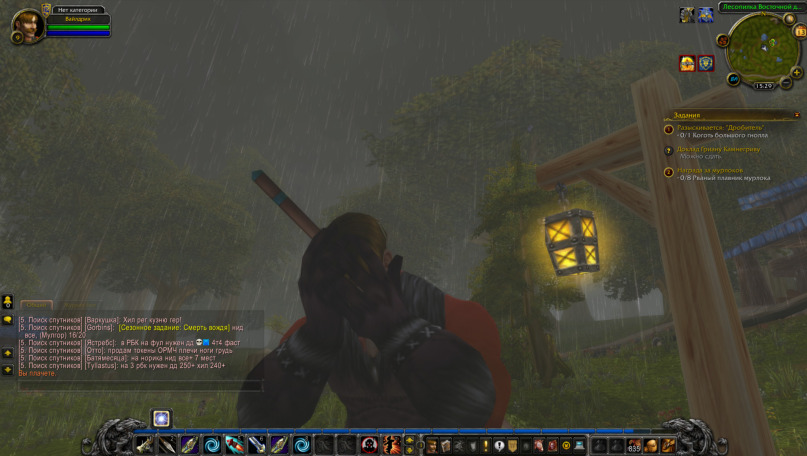
Task: Click the Alliance crest buff icon
Action: (x=706, y=63)
